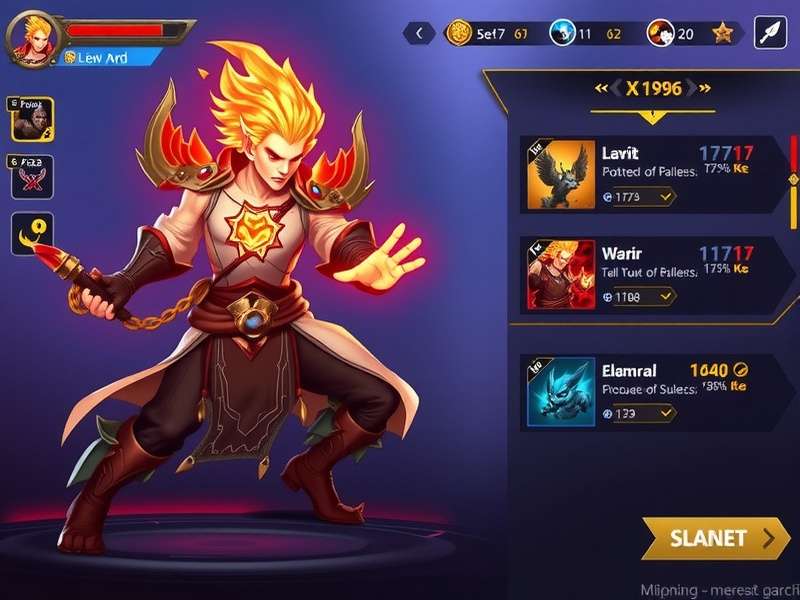Click the gold coin currency icon
The image size is (800, 600).
(459, 33)
